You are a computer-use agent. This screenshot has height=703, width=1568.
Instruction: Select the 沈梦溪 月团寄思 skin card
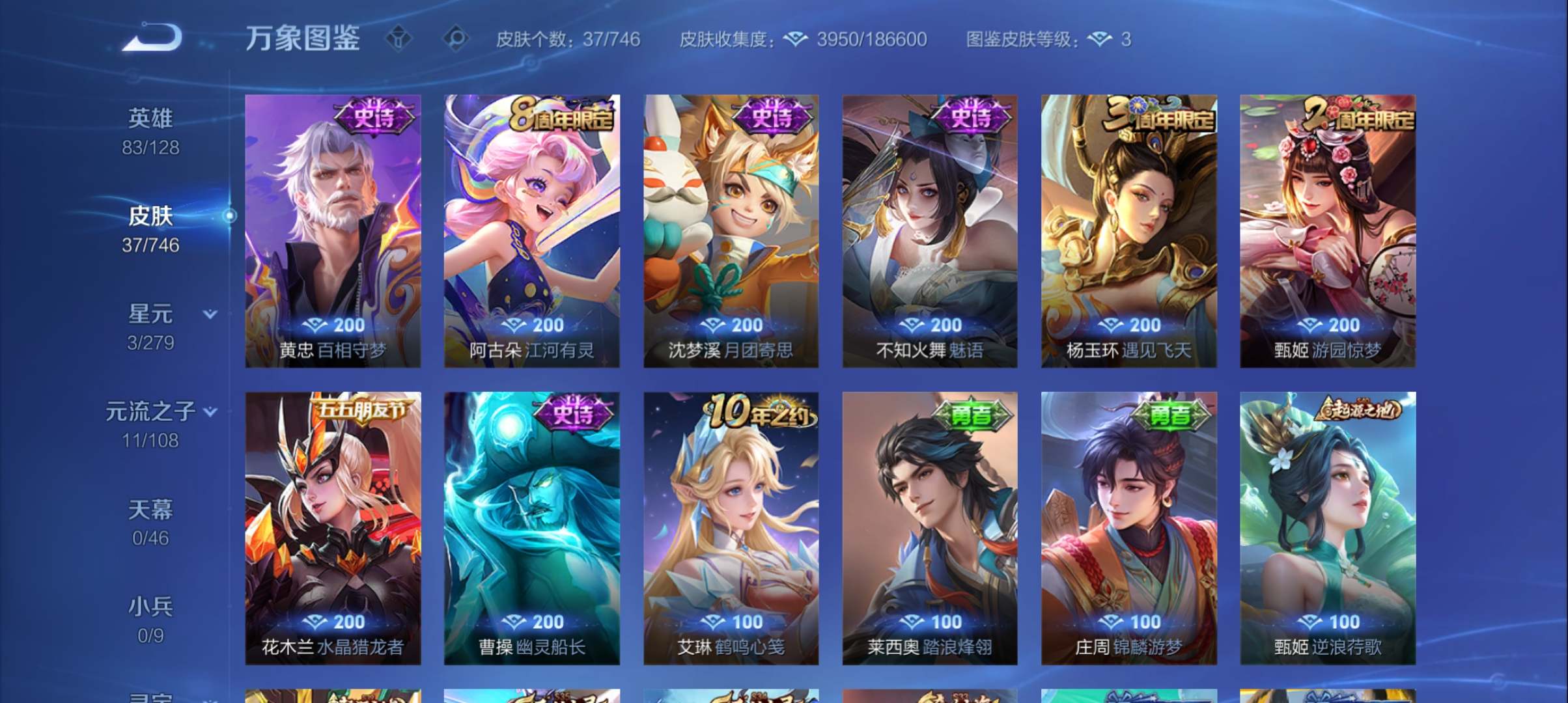click(x=735, y=234)
